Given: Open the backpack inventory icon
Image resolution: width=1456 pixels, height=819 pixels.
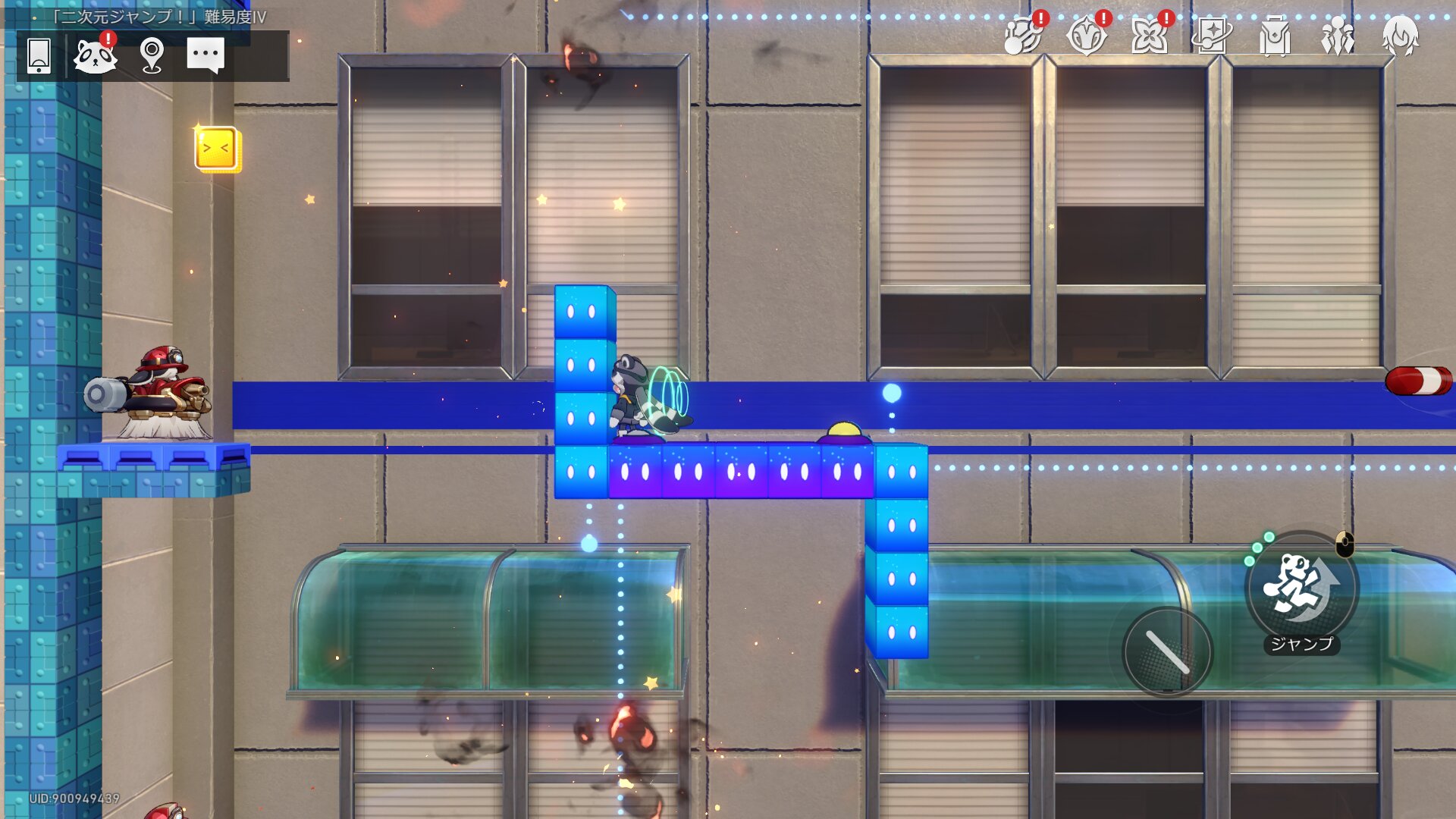Looking at the screenshot, I should (x=1275, y=36).
